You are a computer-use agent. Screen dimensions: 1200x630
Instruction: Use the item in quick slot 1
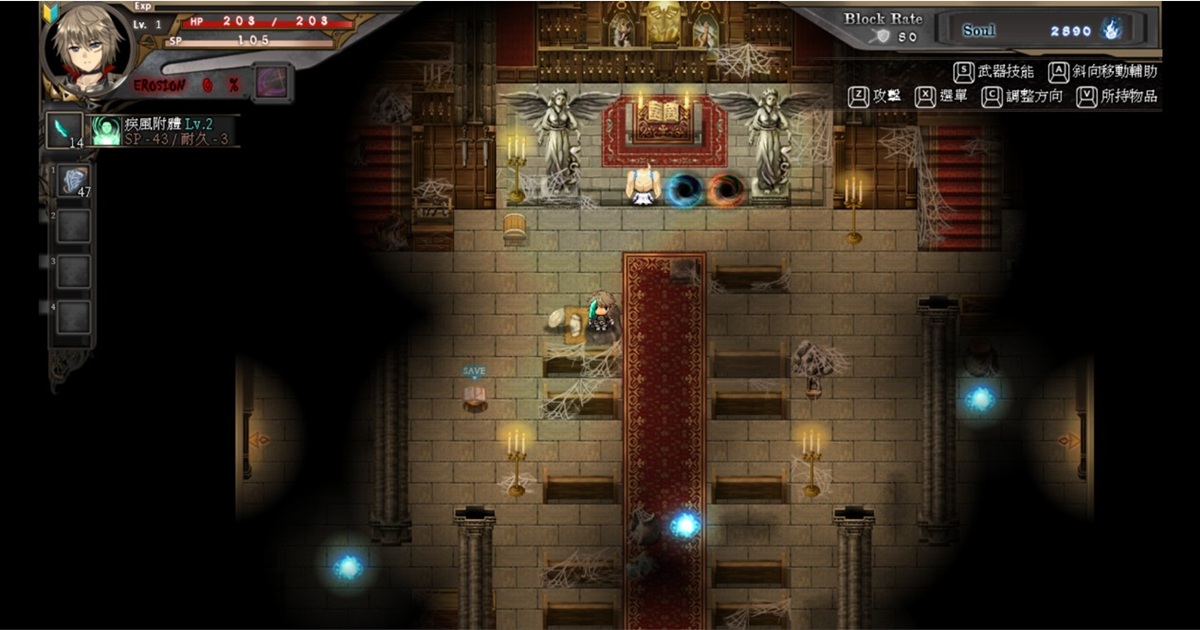pos(74,181)
